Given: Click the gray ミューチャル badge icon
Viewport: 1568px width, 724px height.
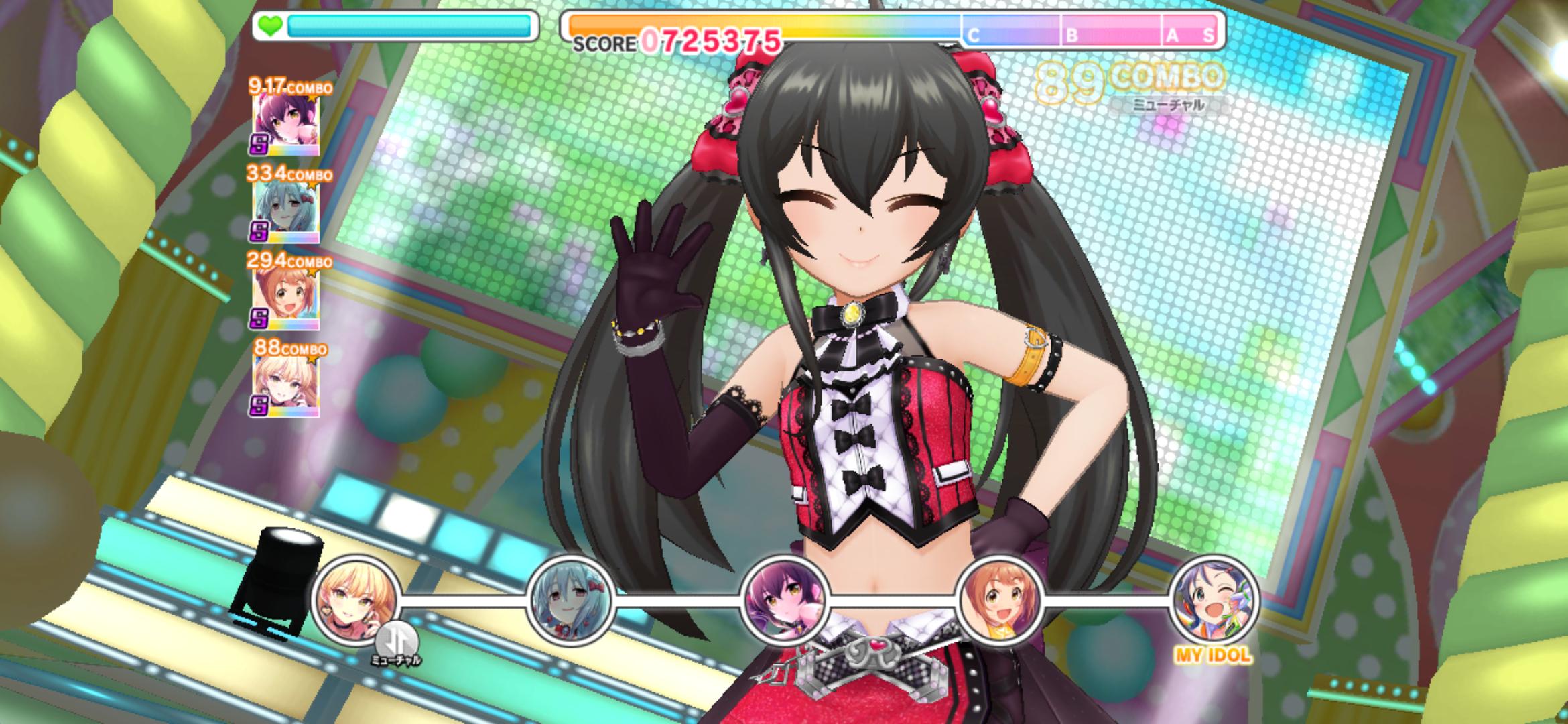Looking at the screenshot, I should 397,640.
